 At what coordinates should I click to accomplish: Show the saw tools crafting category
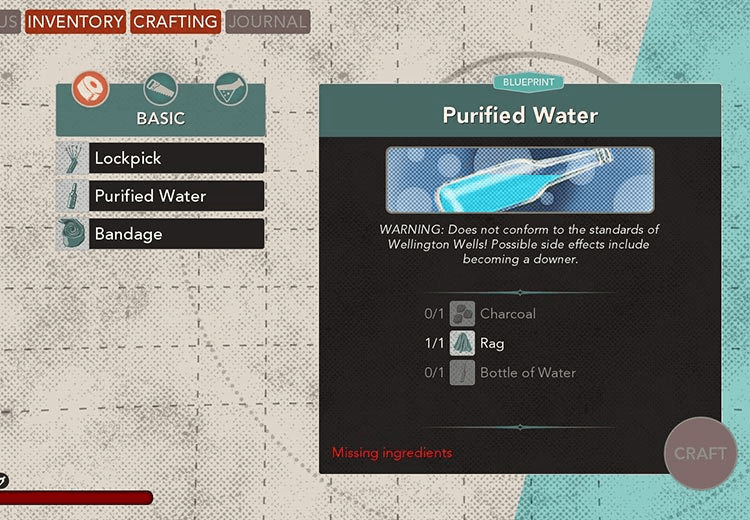tap(160, 90)
